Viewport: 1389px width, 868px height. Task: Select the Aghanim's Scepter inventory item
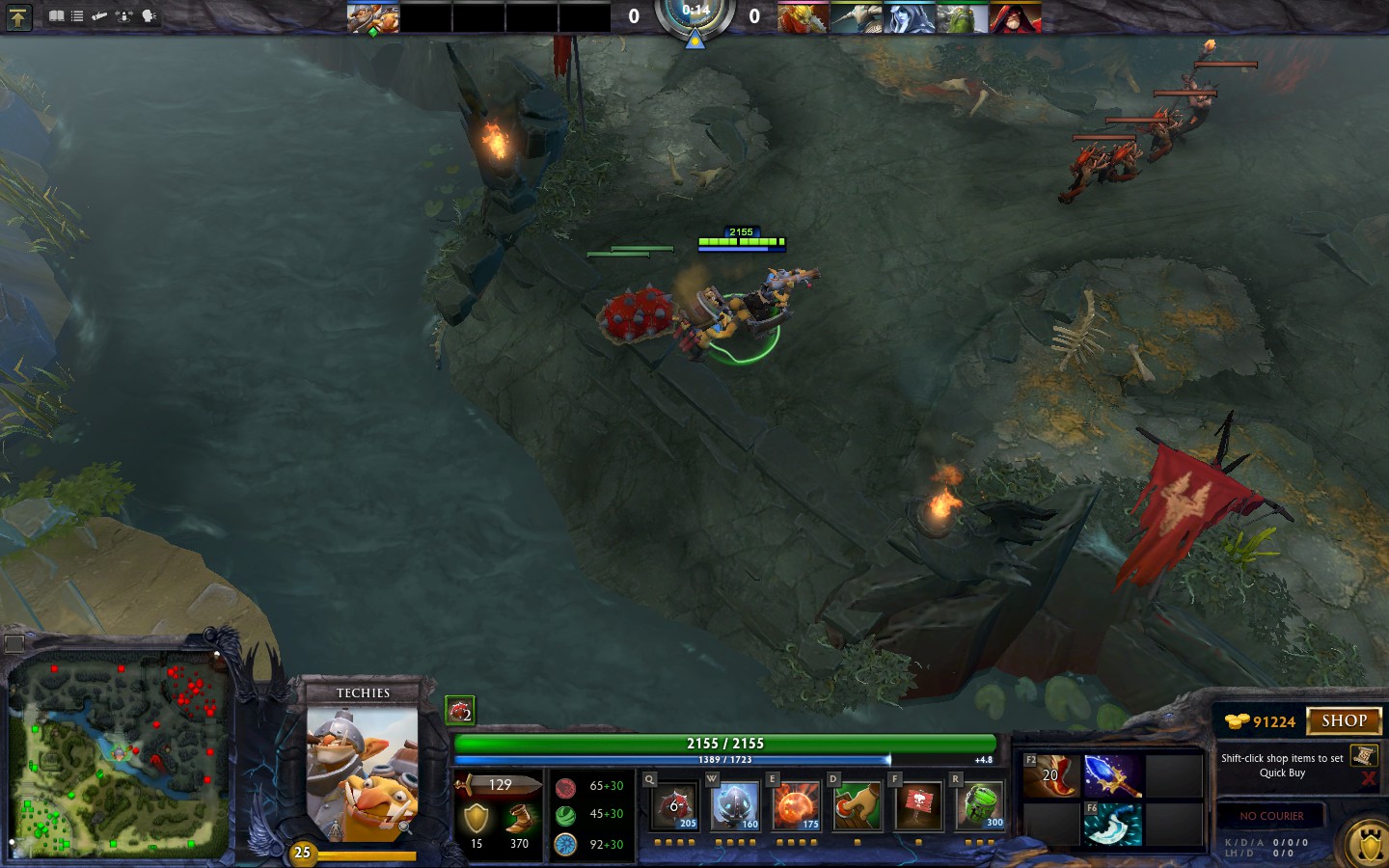[x=1112, y=776]
